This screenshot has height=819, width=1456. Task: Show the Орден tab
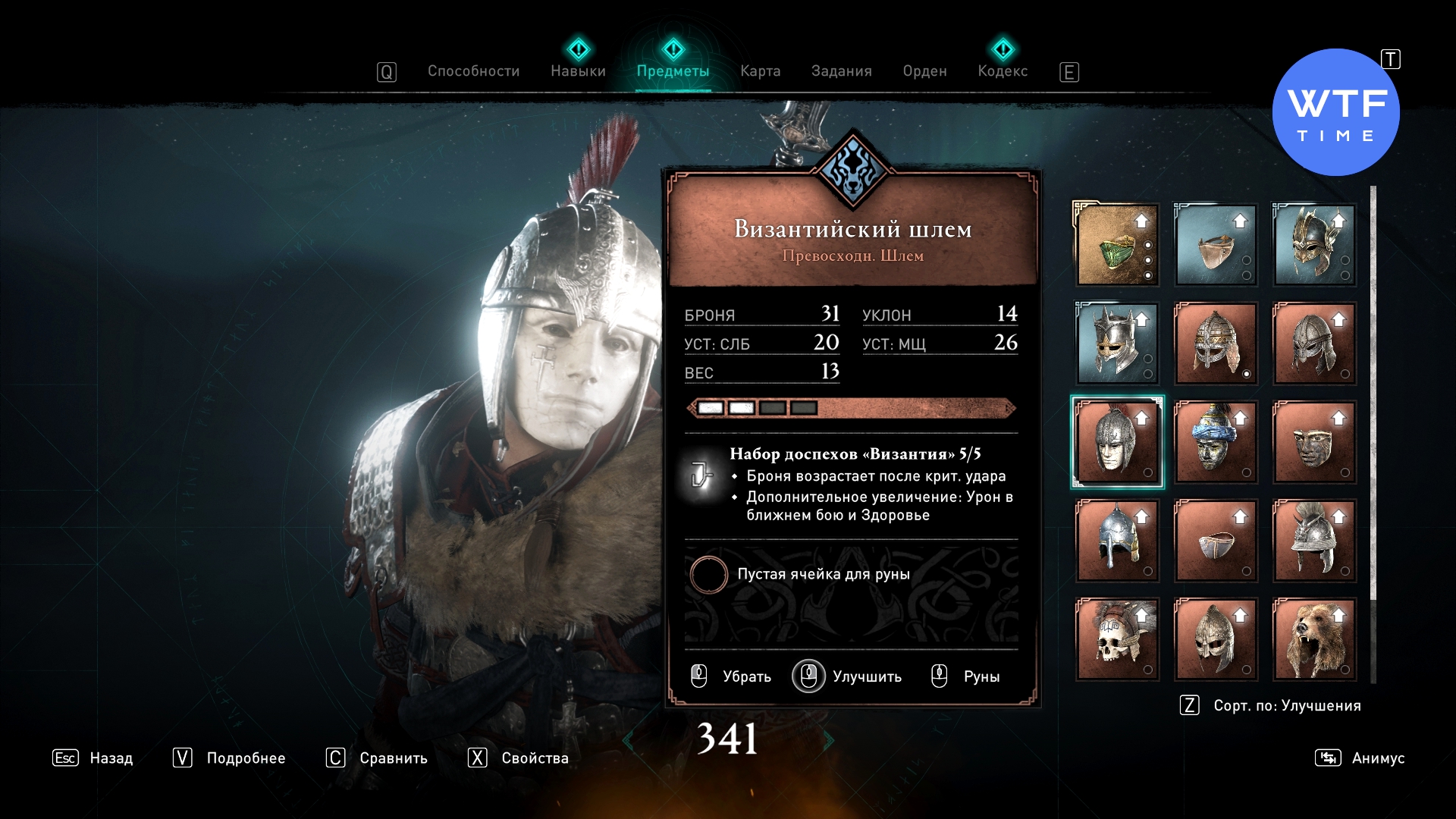coord(924,71)
